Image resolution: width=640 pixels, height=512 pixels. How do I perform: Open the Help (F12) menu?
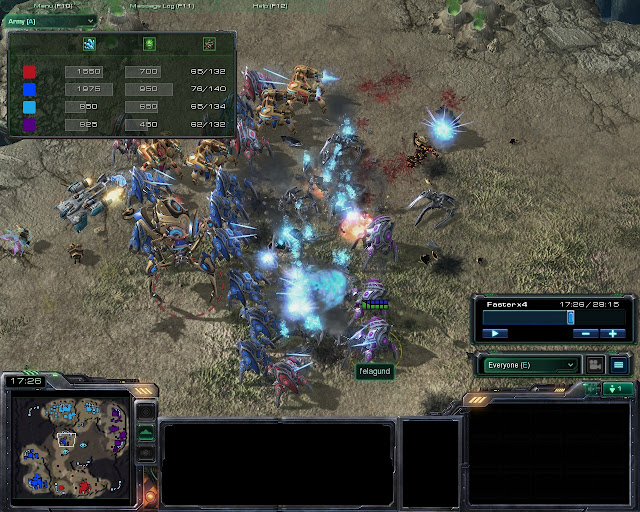[267, 6]
